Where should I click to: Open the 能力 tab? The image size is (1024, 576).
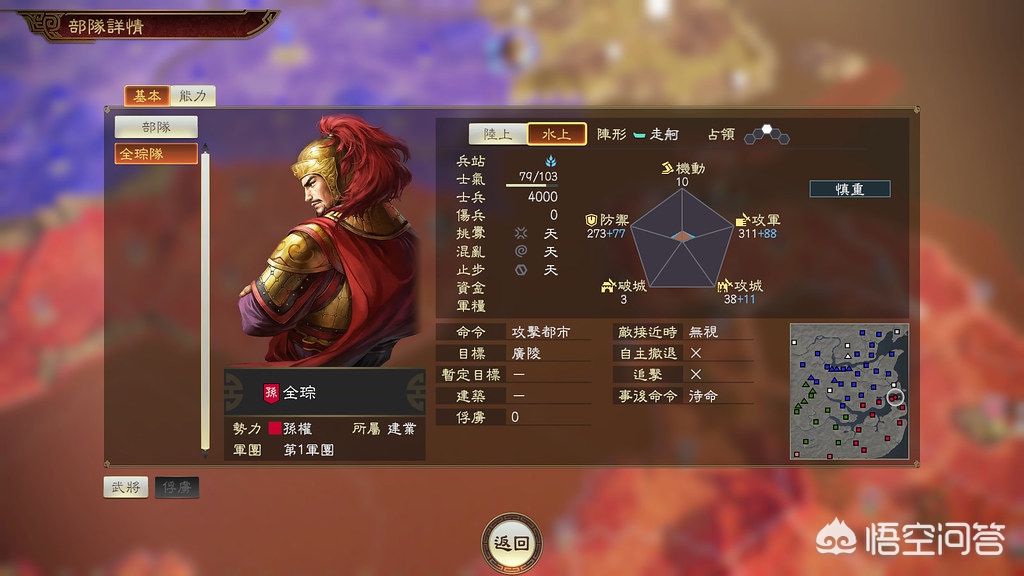[193, 96]
